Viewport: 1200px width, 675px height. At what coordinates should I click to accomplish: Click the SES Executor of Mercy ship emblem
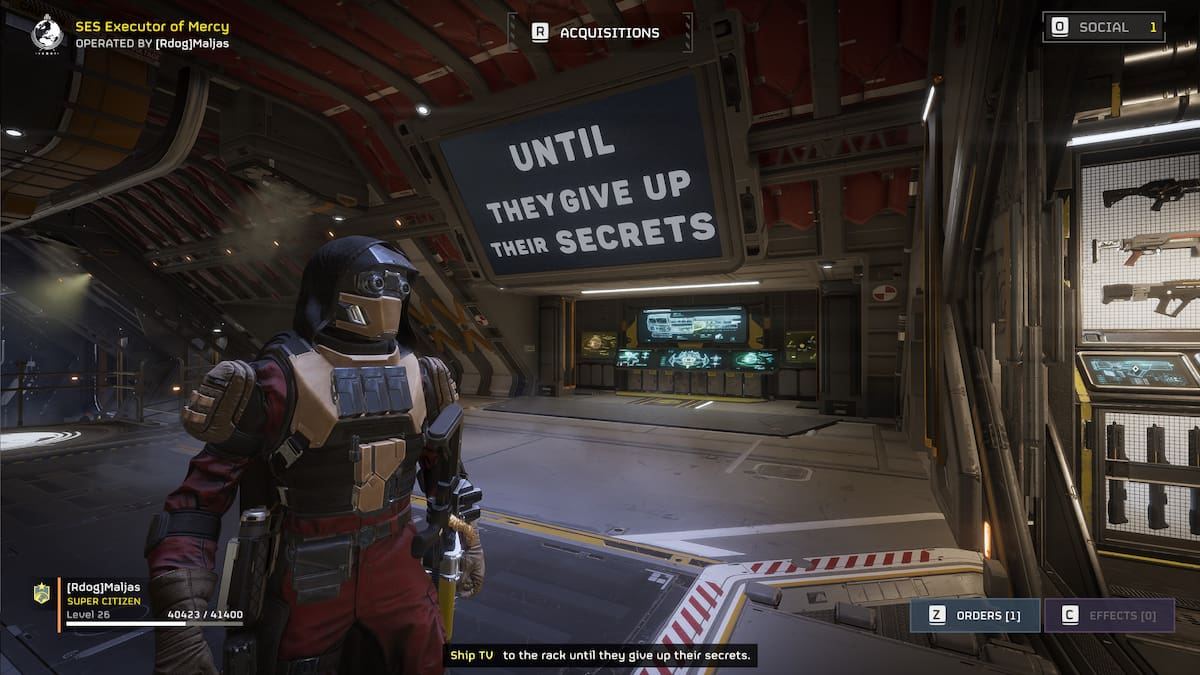click(x=46, y=33)
